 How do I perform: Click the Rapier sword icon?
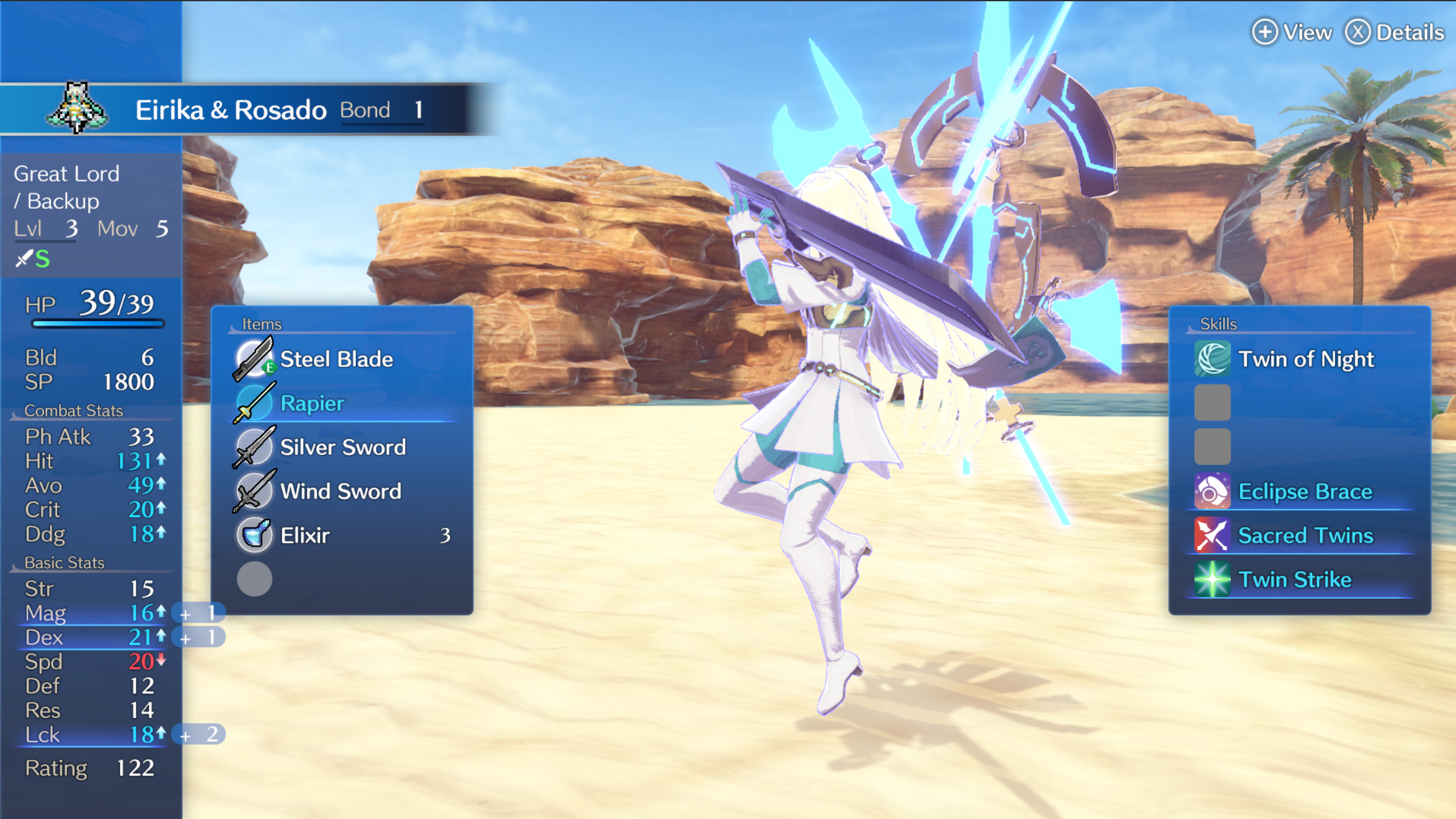pyautogui.click(x=254, y=403)
